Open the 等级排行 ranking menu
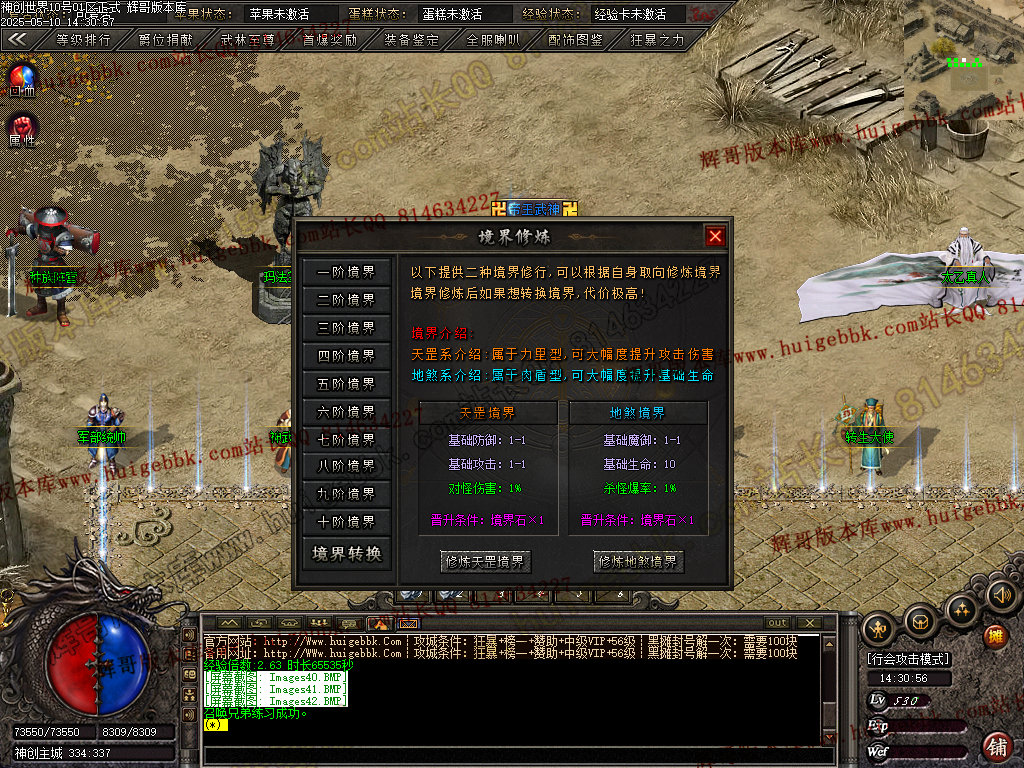The image size is (1024, 768). pyautogui.click(x=83, y=41)
